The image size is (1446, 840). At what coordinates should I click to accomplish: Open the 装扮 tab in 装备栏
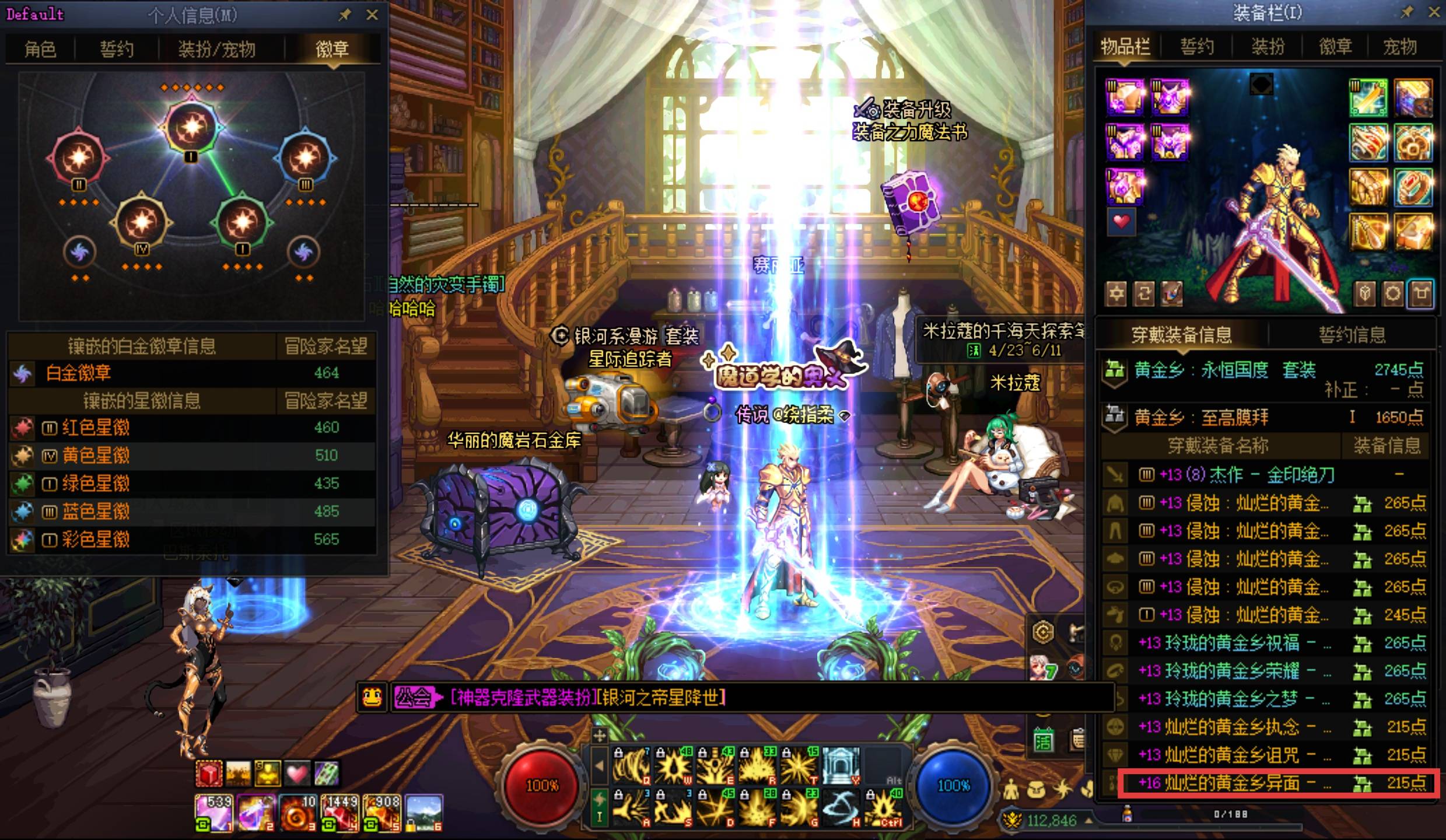[x=1268, y=47]
